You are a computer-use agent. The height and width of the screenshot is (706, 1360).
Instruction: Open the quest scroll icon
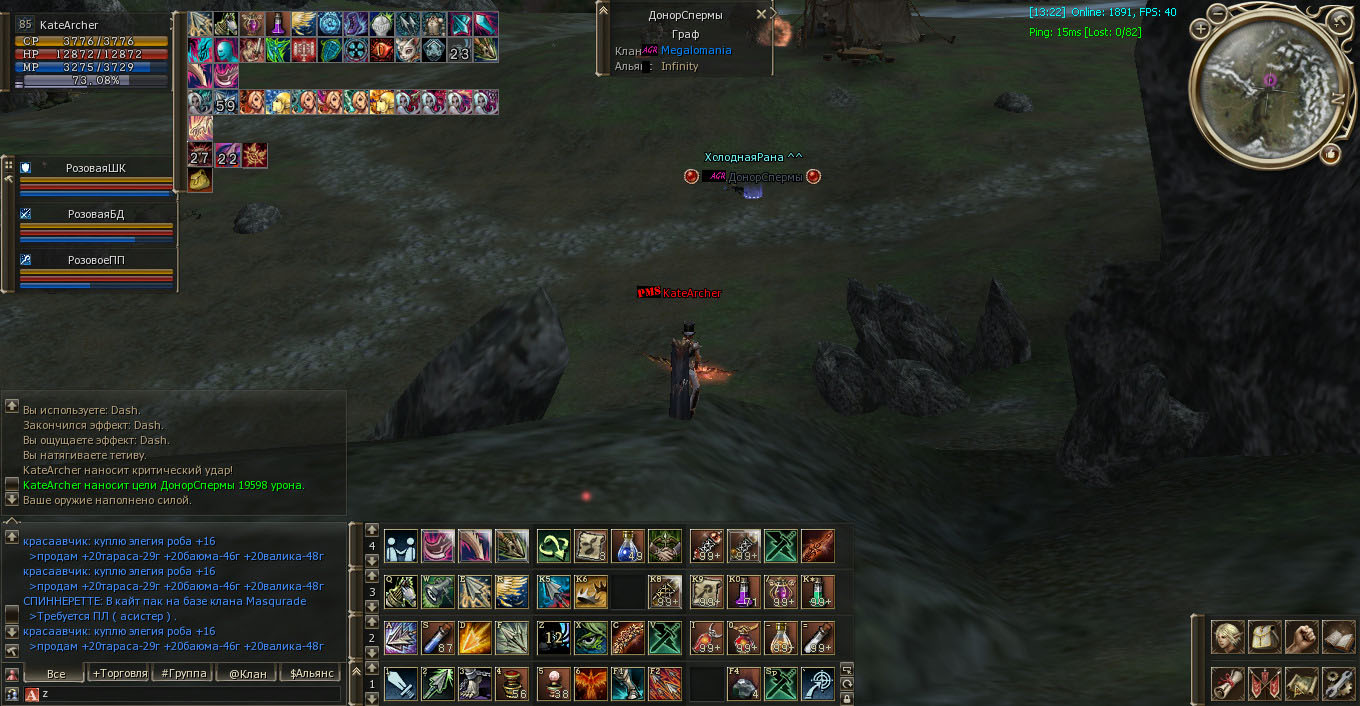[x=1227, y=683]
